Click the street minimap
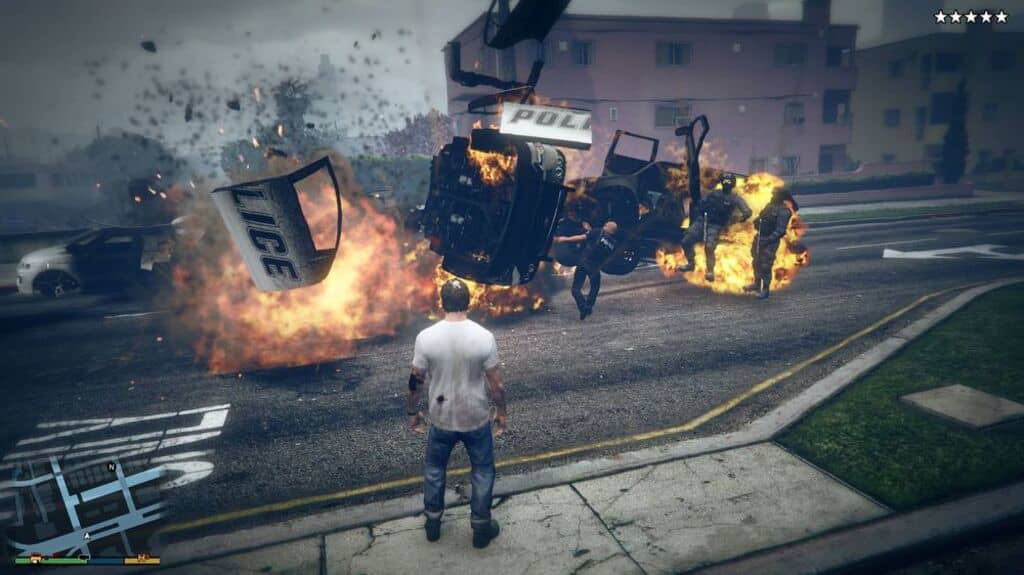 85,495
